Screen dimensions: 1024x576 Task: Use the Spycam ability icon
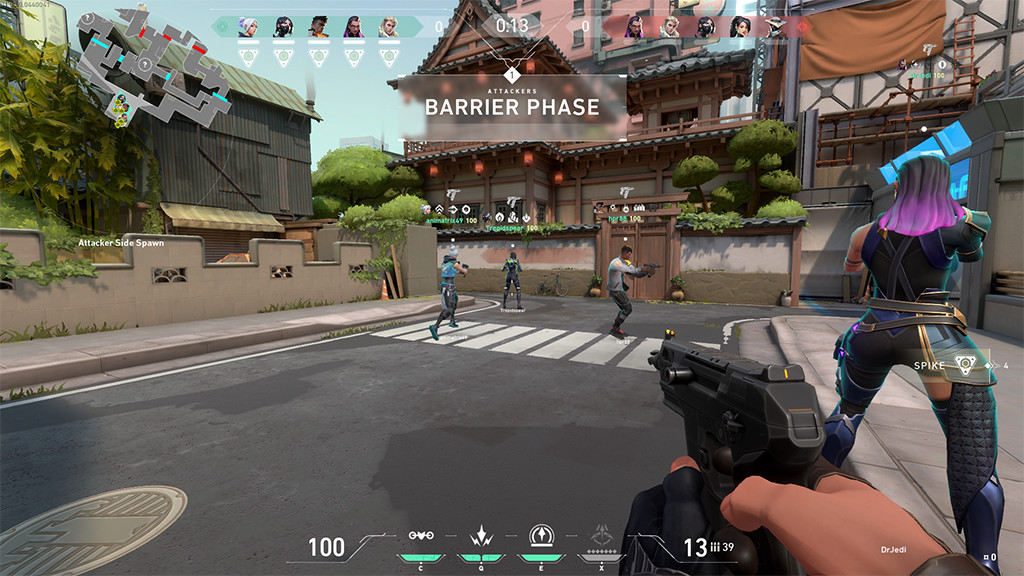(541, 535)
